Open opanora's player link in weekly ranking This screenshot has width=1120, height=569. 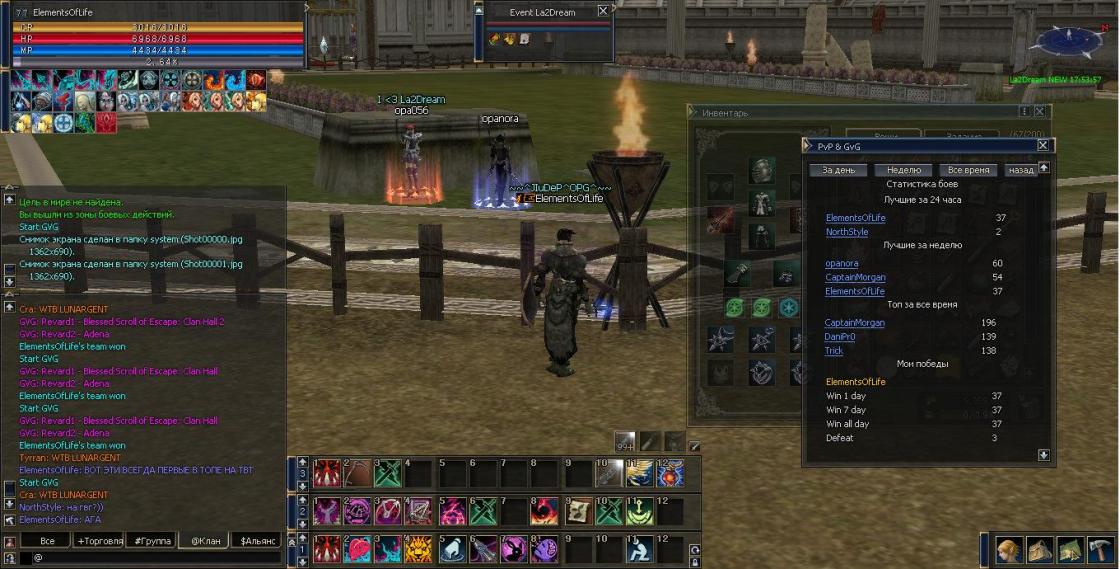point(842,263)
